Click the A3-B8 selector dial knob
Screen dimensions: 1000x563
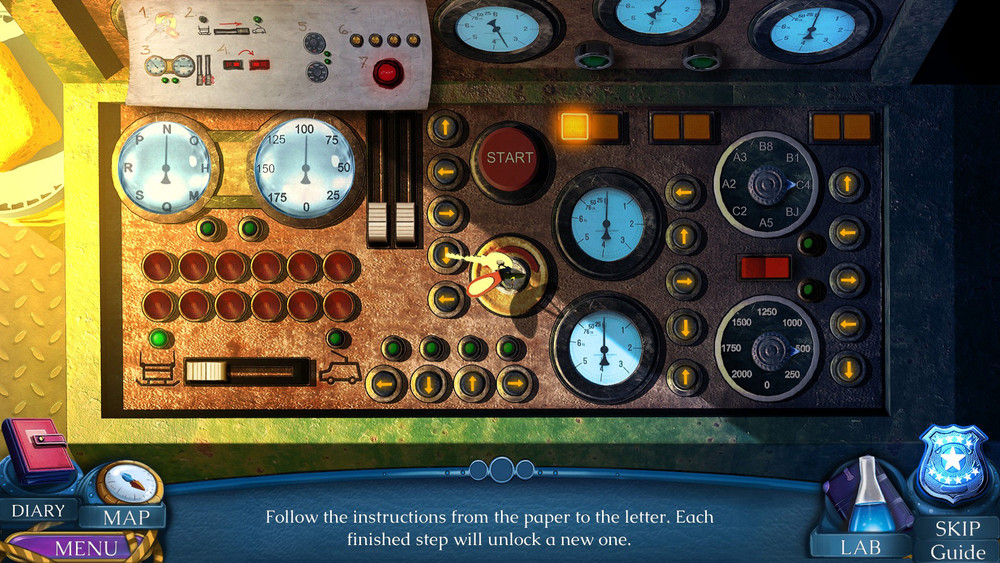coord(768,186)
